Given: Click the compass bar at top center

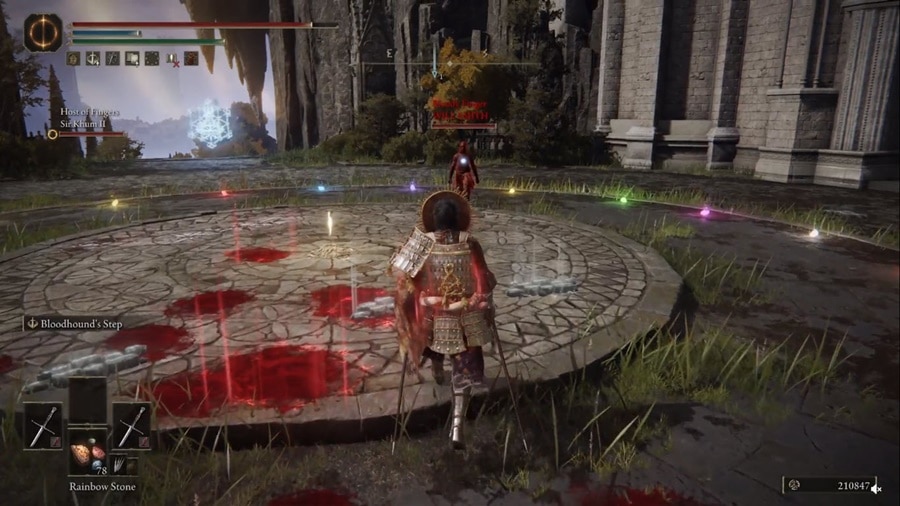Looking at the screenshot, I should [x=450, y=64].
